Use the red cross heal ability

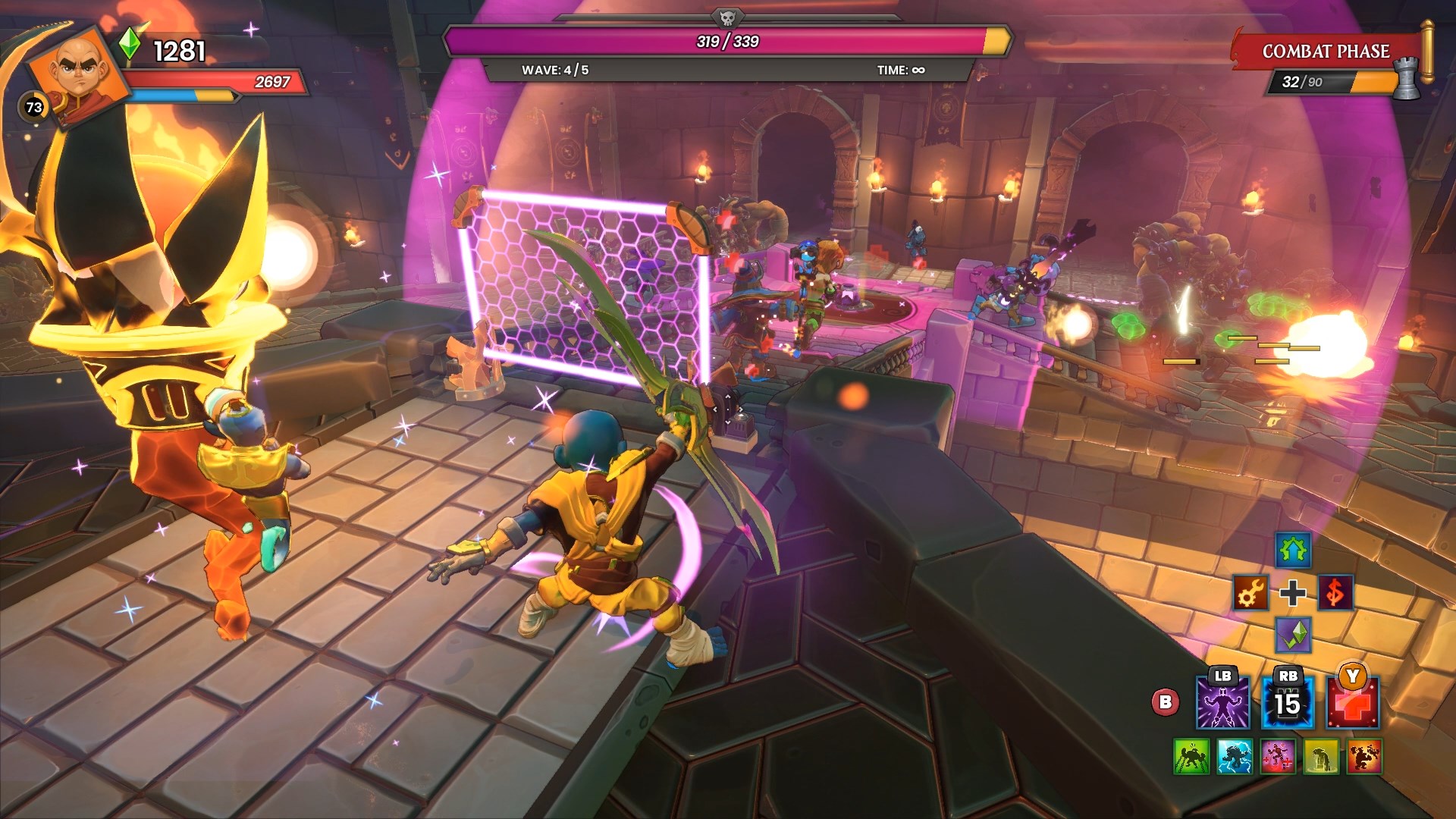coord(1352,703)
